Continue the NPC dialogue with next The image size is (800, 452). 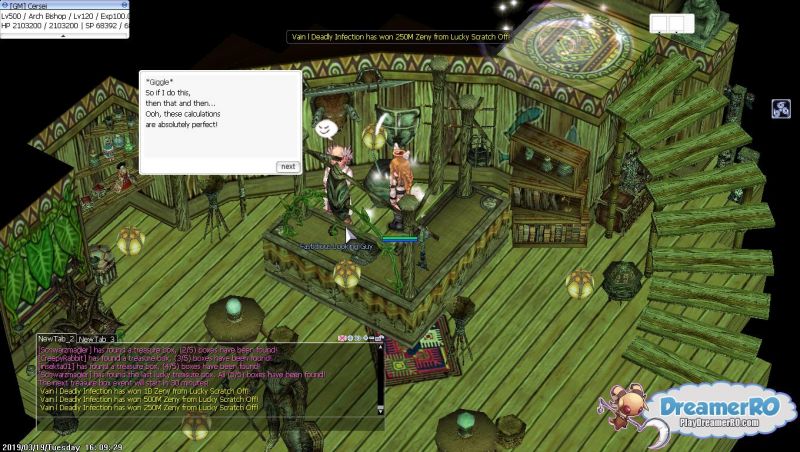tap(287, 166)
